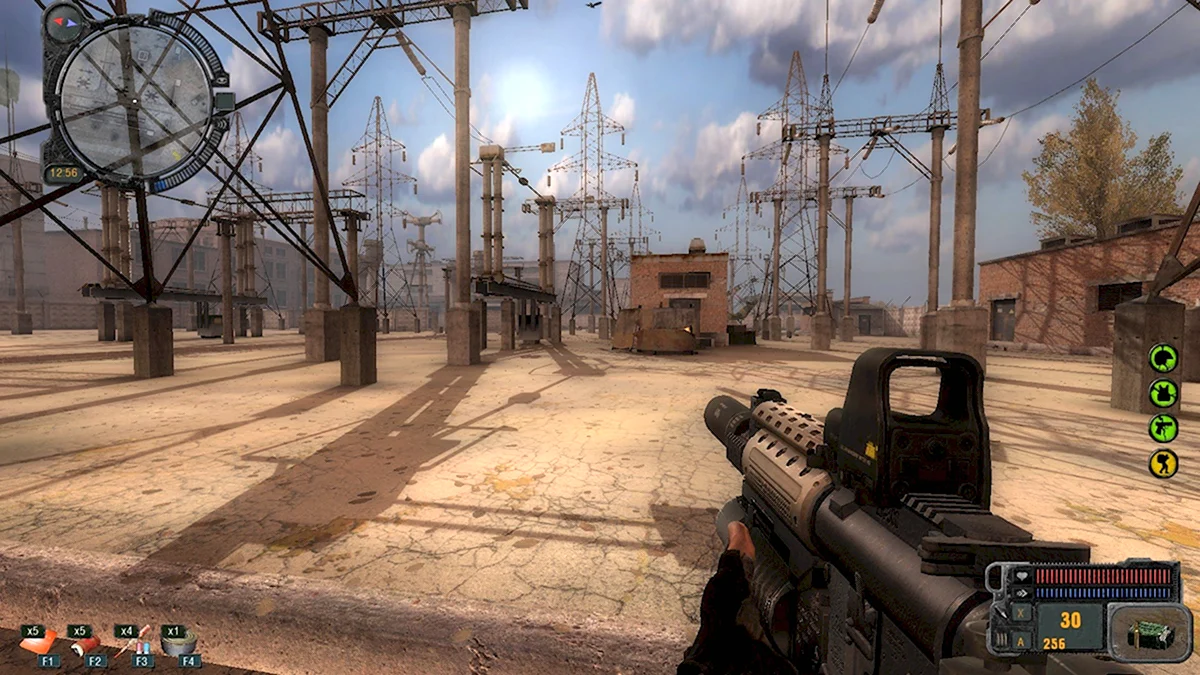Image resolution: width=1200 pixels, height=675 pixels.
Task: Use the orange medkit quick slot
Action: click(38, 643)
